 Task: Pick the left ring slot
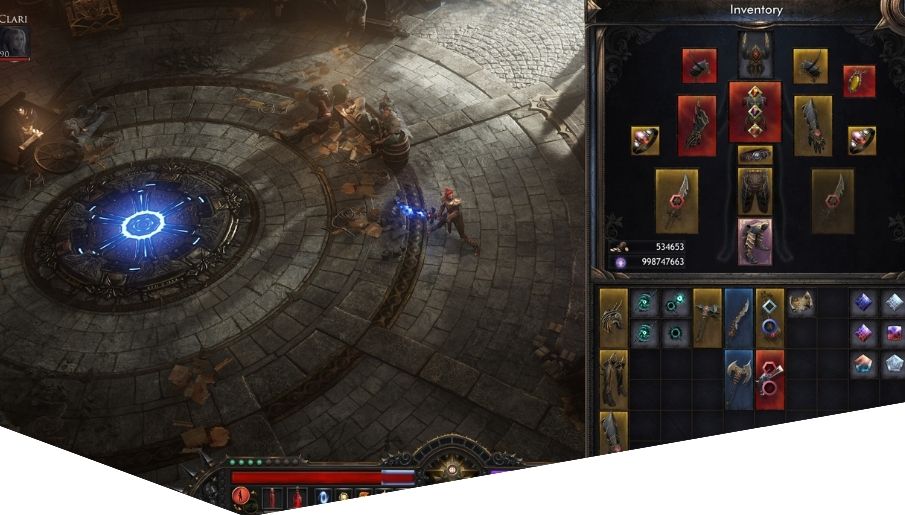[x=645, y=140]
